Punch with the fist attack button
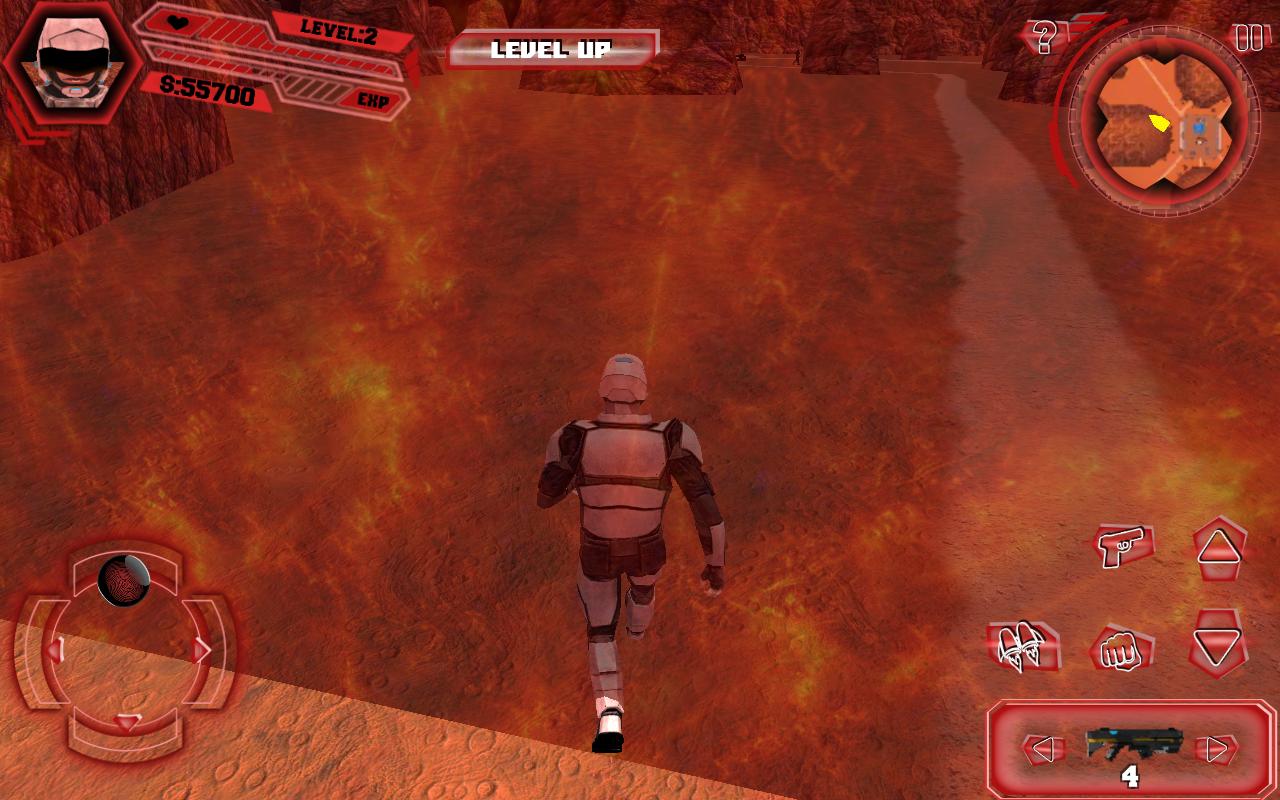Screen dimensions: 1280x800 tap(1120, 651)
